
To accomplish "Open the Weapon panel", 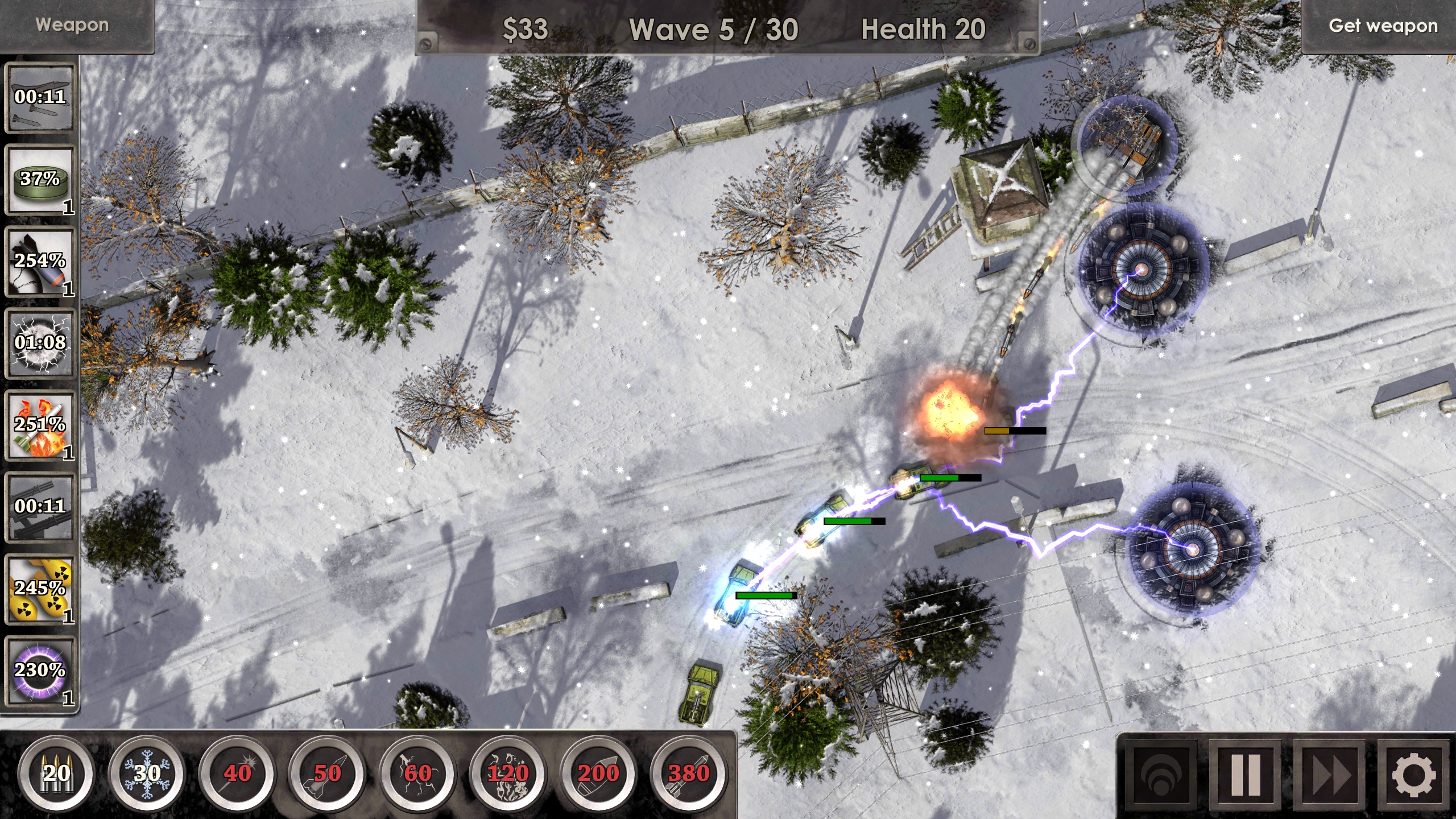I will 73,24.
